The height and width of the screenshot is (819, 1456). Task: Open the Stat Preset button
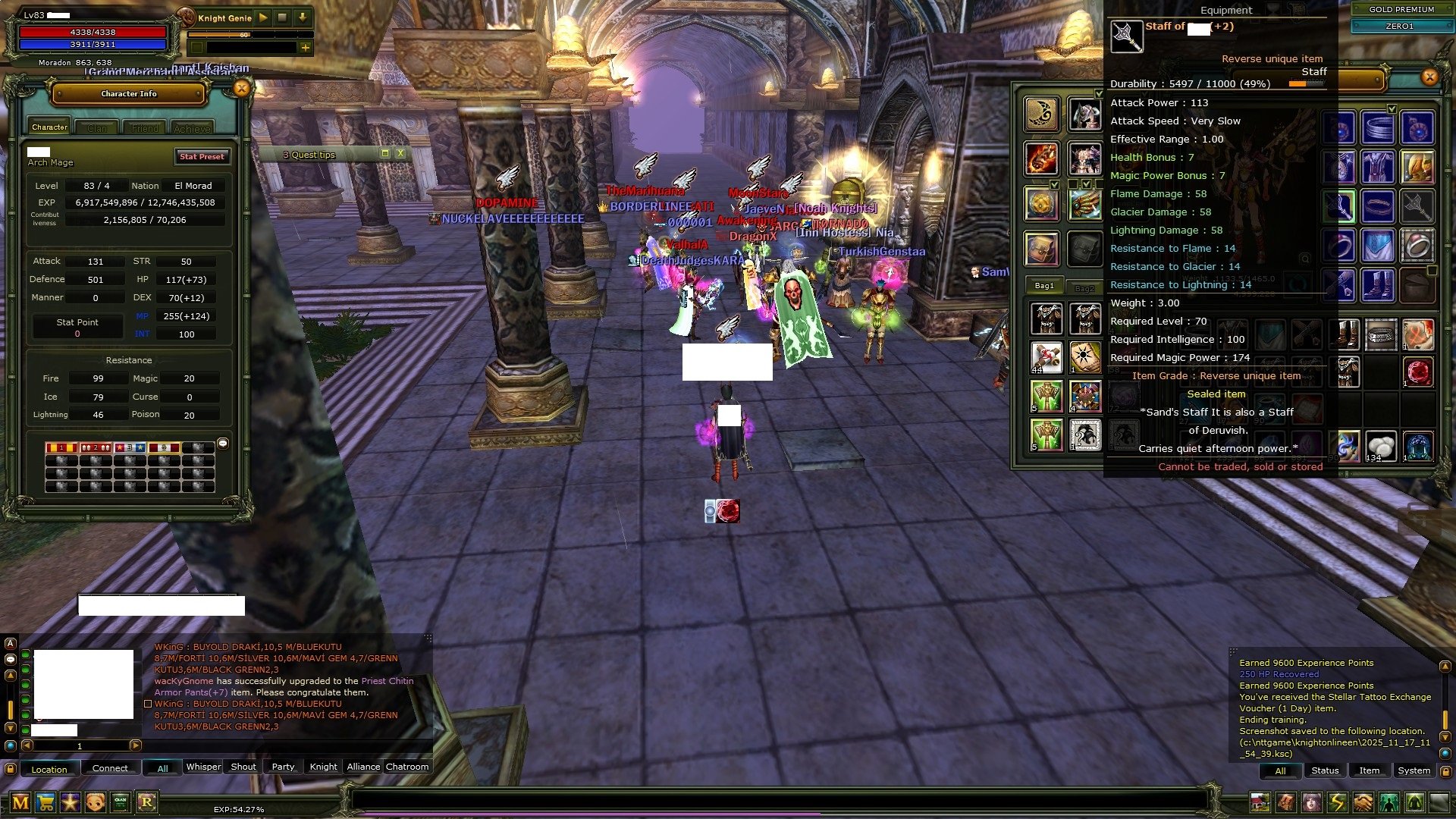(202, 157)
